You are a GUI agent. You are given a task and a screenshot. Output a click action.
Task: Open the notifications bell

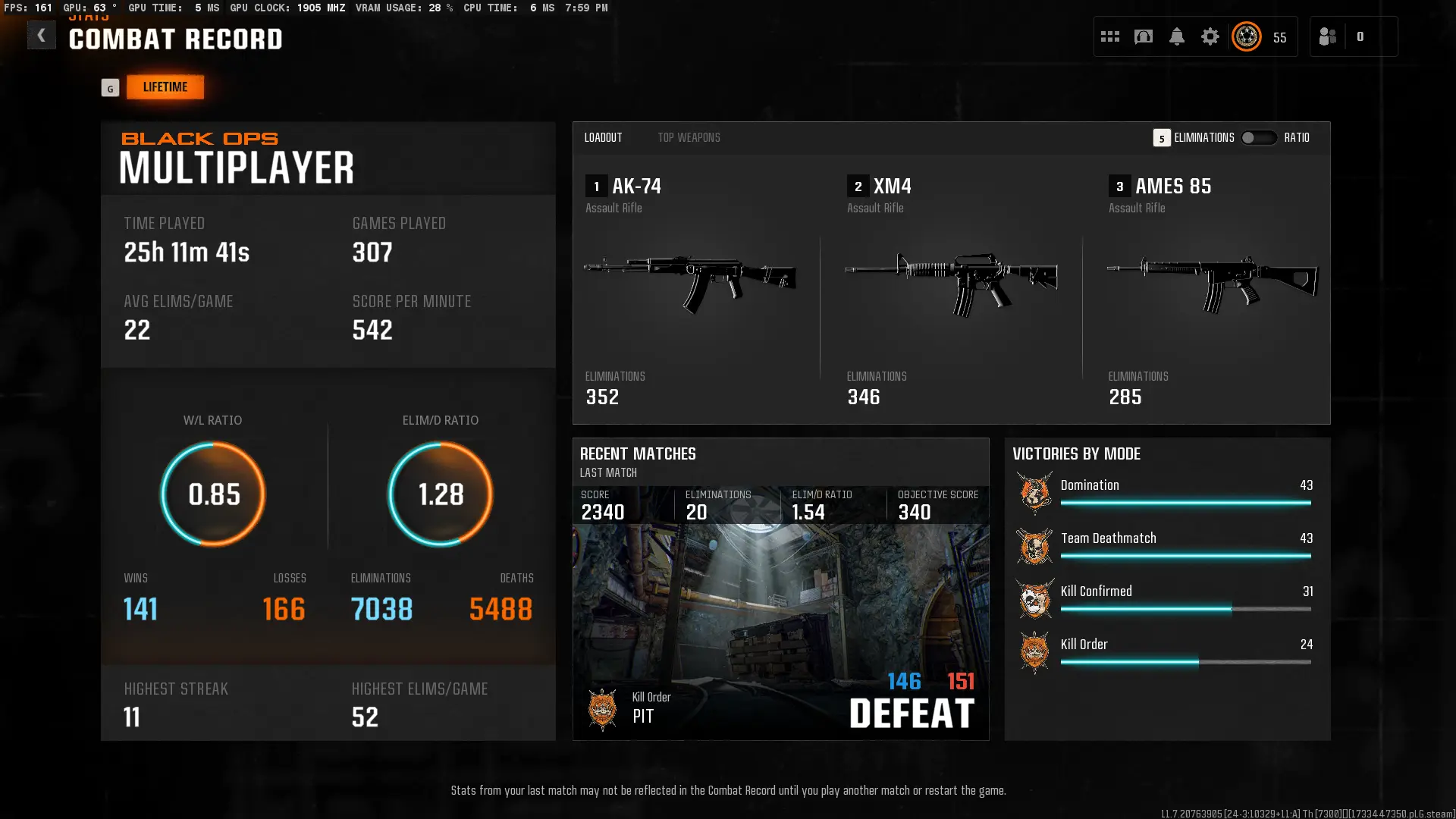pyautogui.click(x=1177, y=36)
